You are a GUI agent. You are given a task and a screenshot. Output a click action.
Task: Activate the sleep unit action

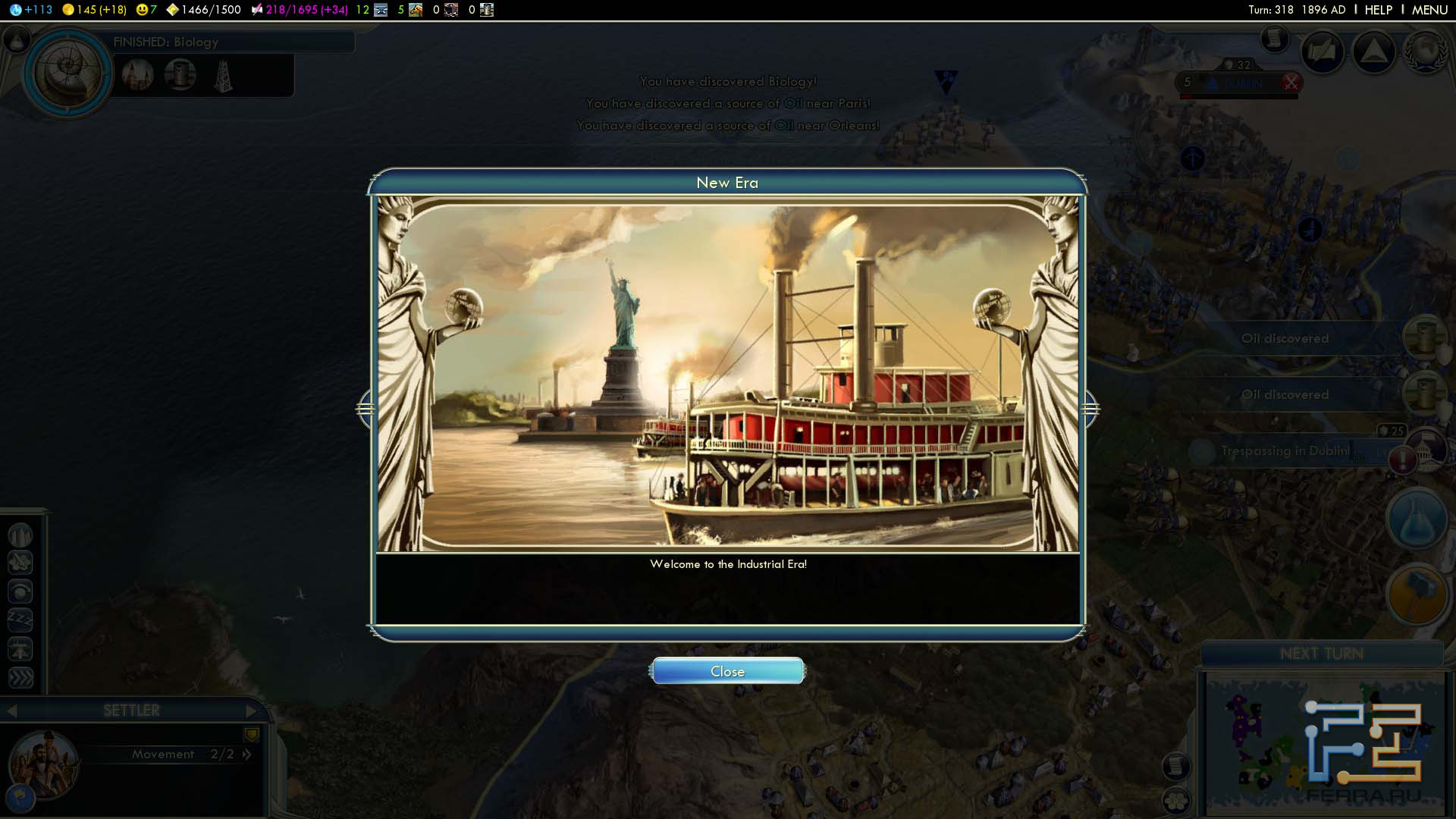20,620
